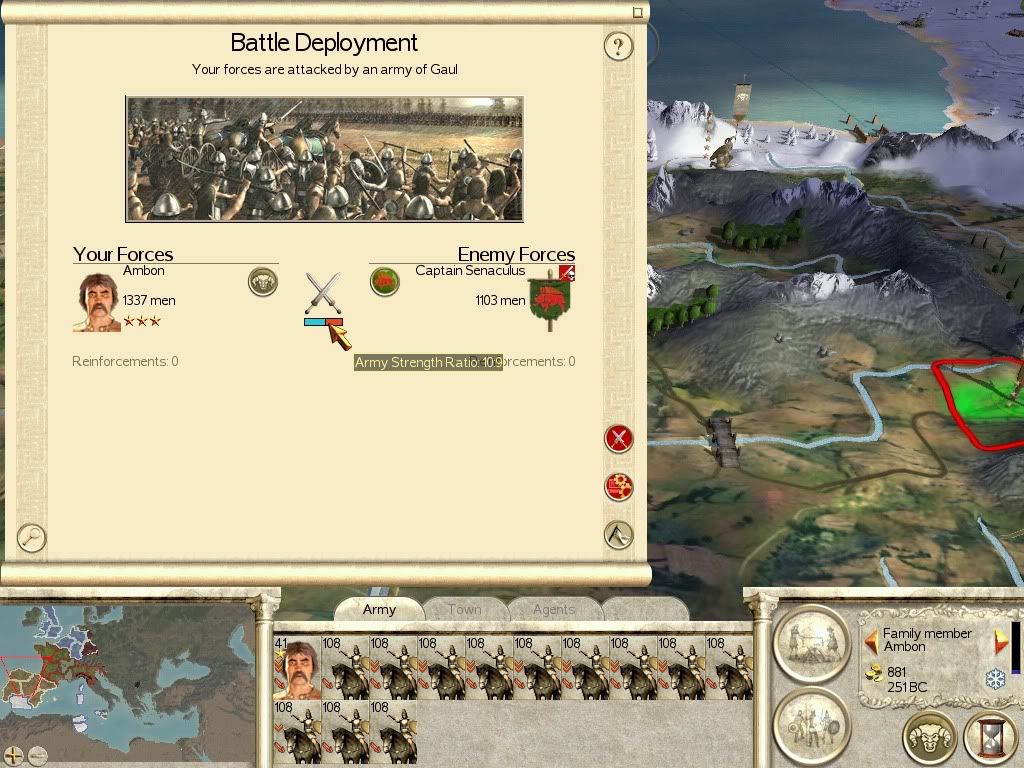The image size is (1024, 768).
Task: End the turn with the hourglass button
Action: (x=989, y=738)
